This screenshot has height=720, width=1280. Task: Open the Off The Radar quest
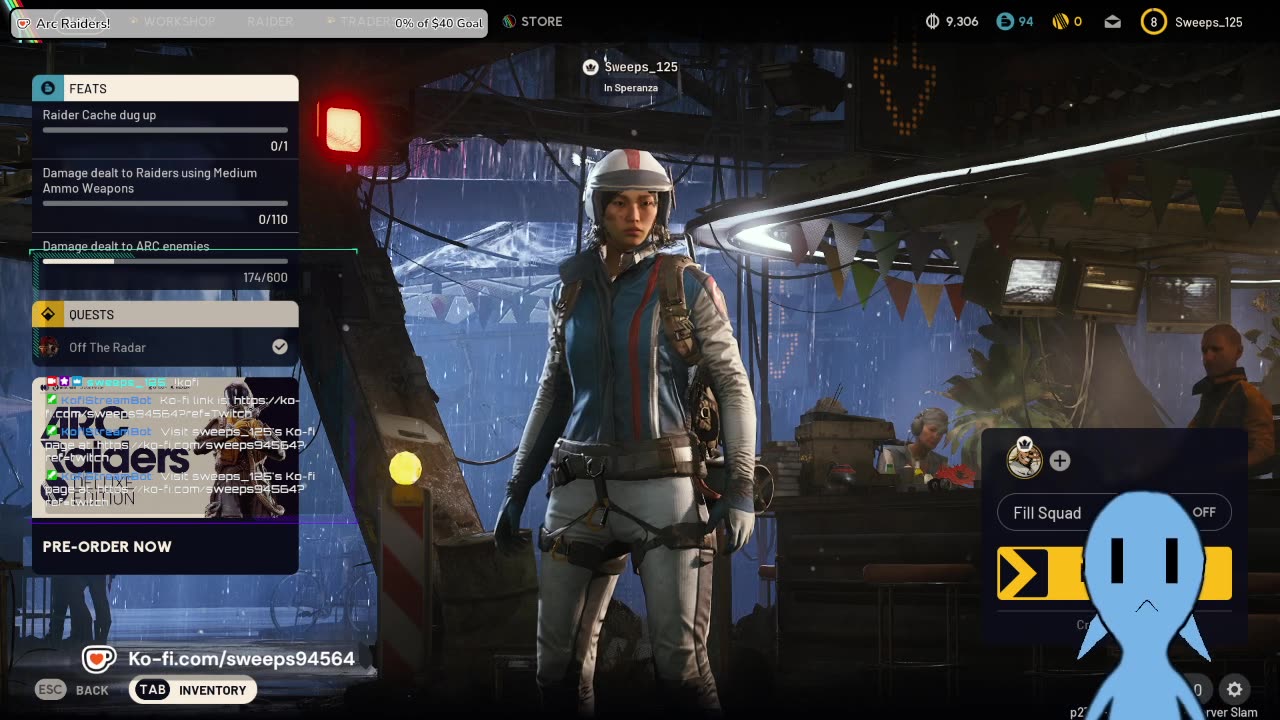[165, 347]
